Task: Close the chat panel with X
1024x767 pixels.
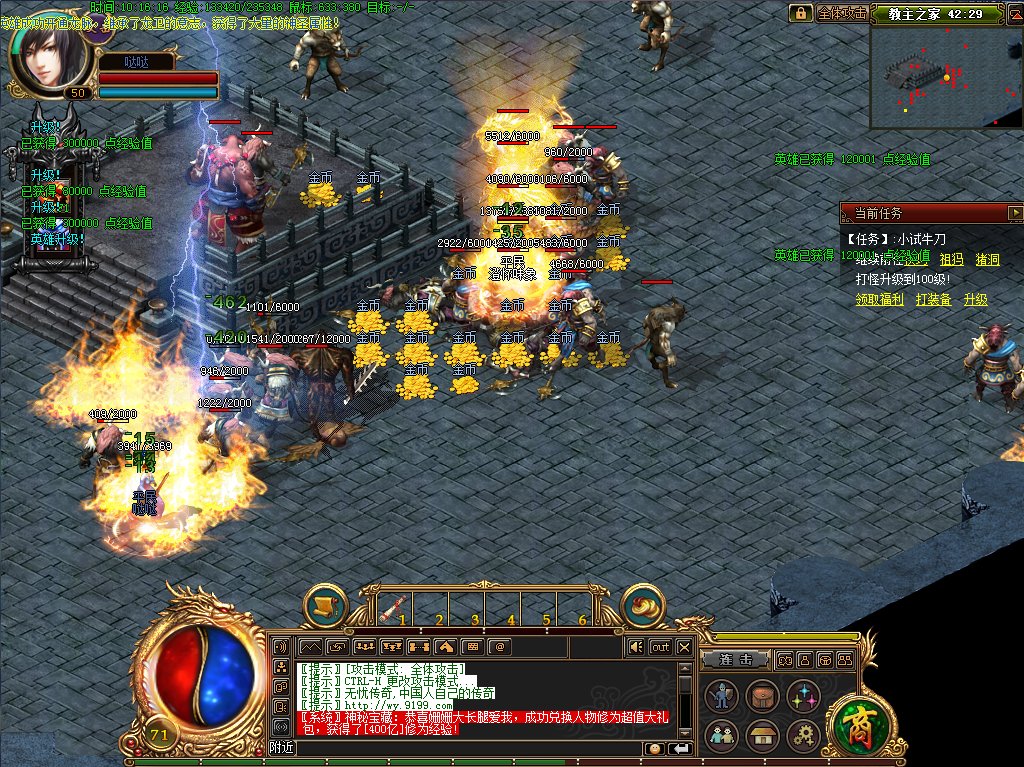Action: point(684,647)
